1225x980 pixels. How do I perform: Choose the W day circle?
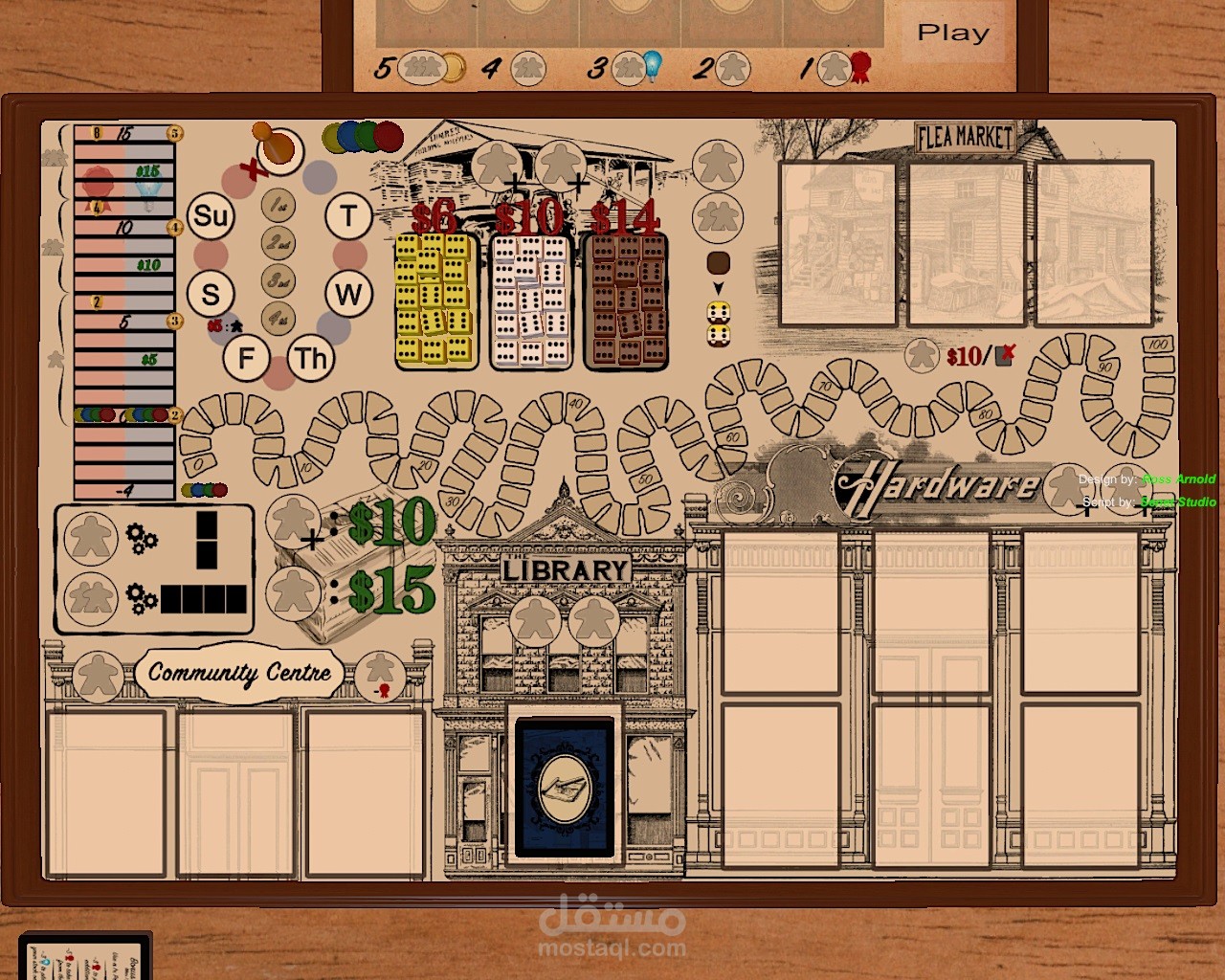pos(348,294)
